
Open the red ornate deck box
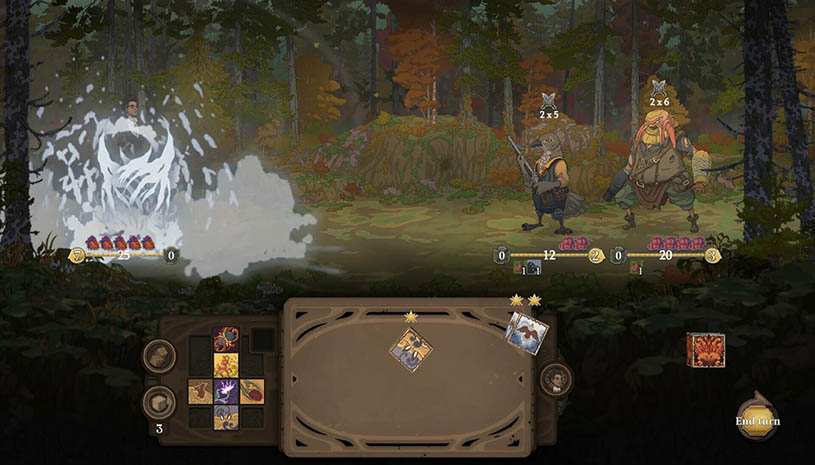click(x=705, y=350)
